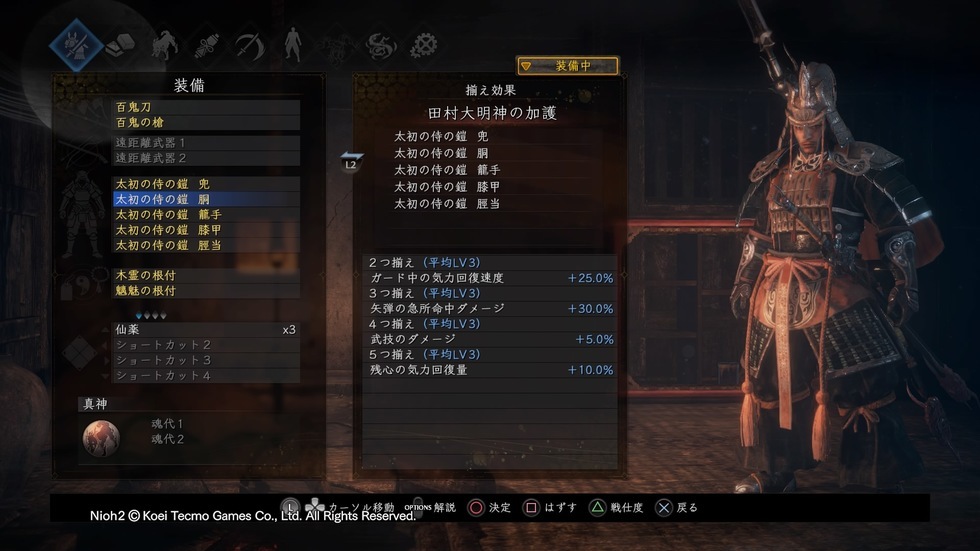The height and width of the screenshot is (551, 980).
Task: Choose the 魑魅の根付 accessory slot
Action: pyautogui.click(x=206, y=290)
